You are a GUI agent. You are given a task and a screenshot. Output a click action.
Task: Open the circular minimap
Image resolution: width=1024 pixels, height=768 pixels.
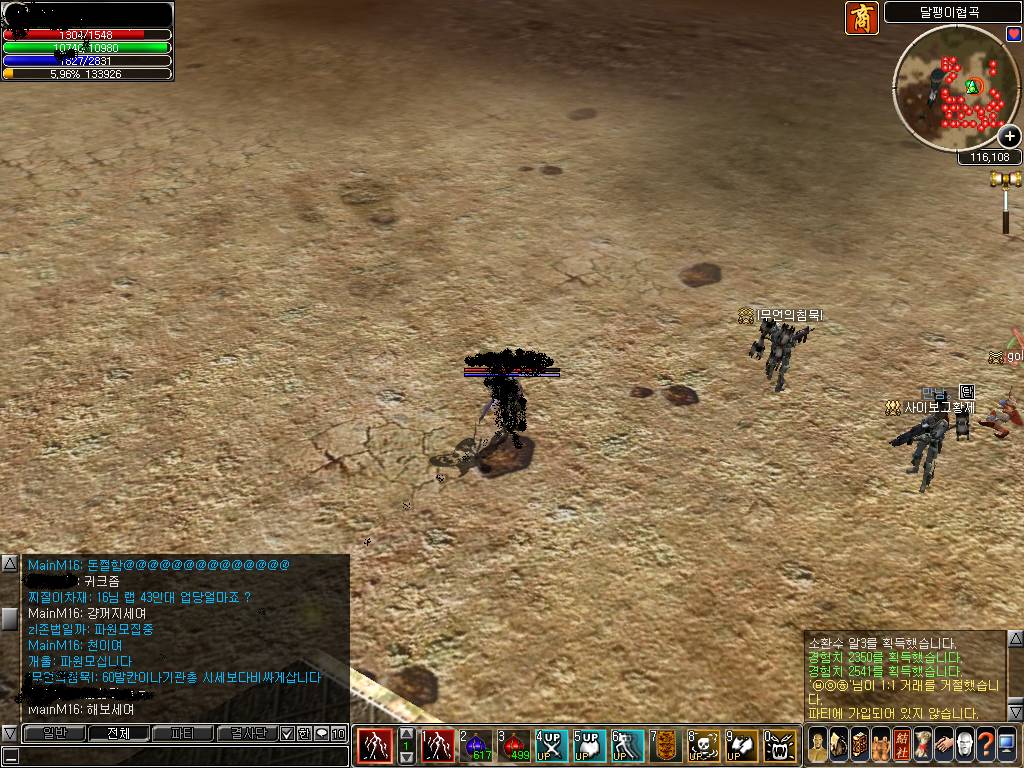click(x=950, y=87)
